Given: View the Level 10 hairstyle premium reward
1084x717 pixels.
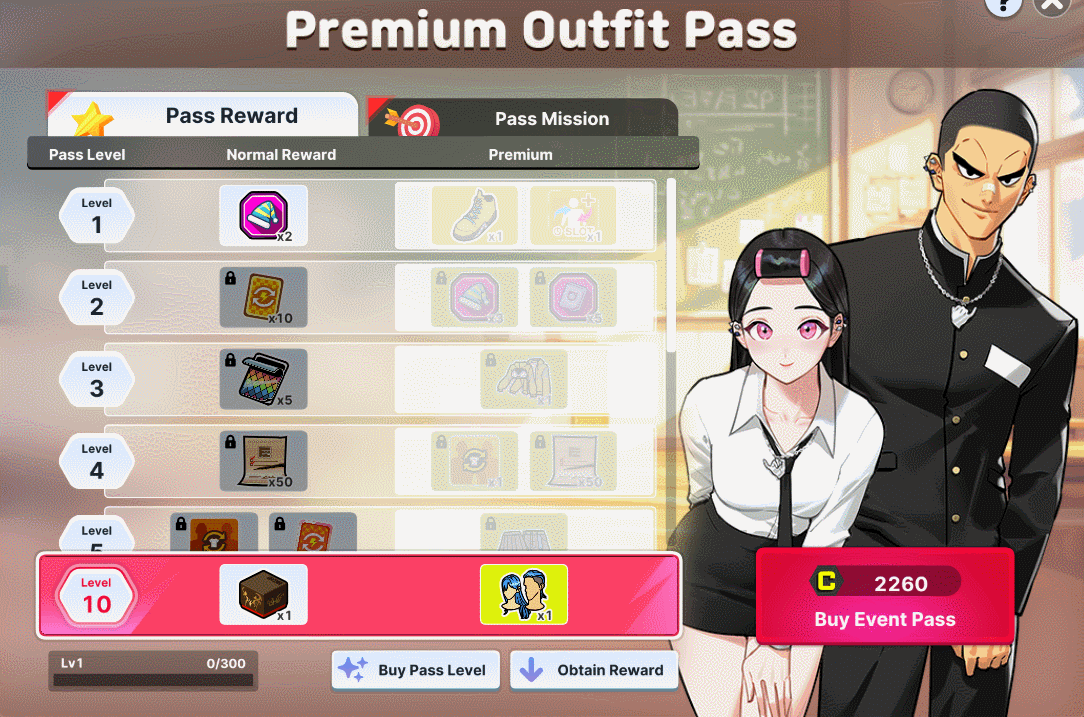Looking at the screenshot, I should [523, 594].
